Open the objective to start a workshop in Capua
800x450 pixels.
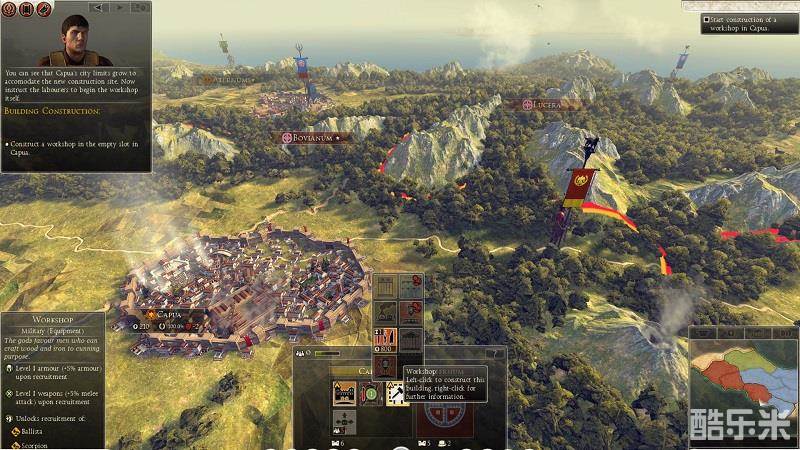748,24
